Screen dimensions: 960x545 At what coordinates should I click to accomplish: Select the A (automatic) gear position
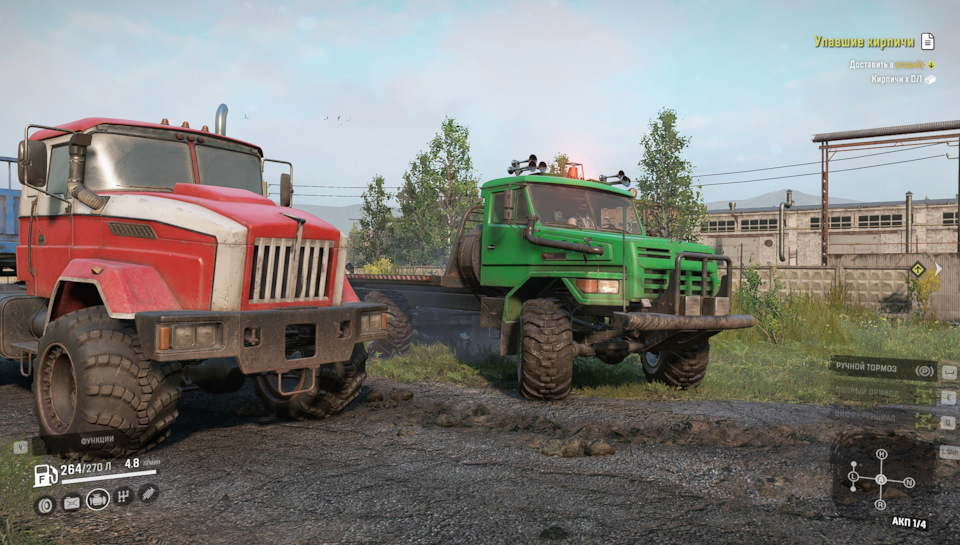881,479
